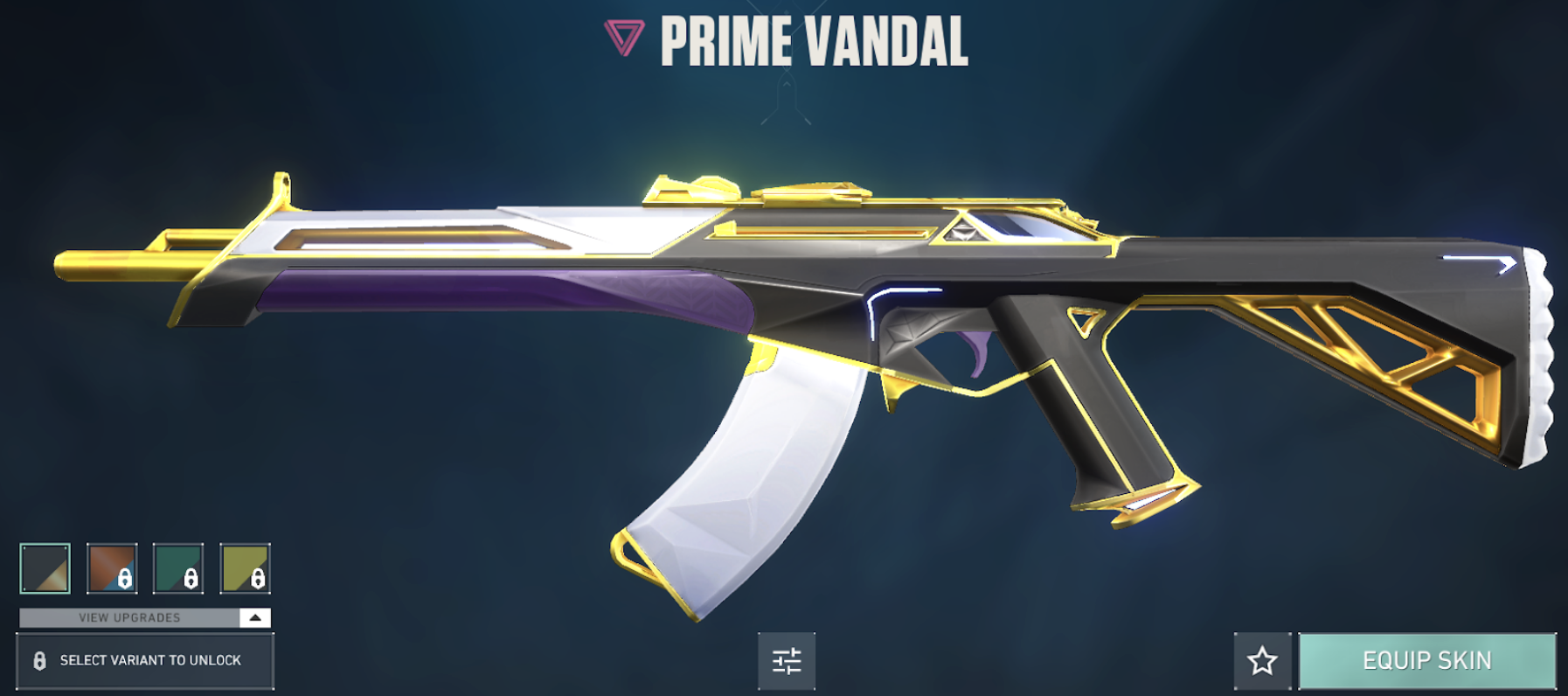1568x696 pixels.
Task: Click the VIEW UPGRADES label
Action: coord(129,617)
